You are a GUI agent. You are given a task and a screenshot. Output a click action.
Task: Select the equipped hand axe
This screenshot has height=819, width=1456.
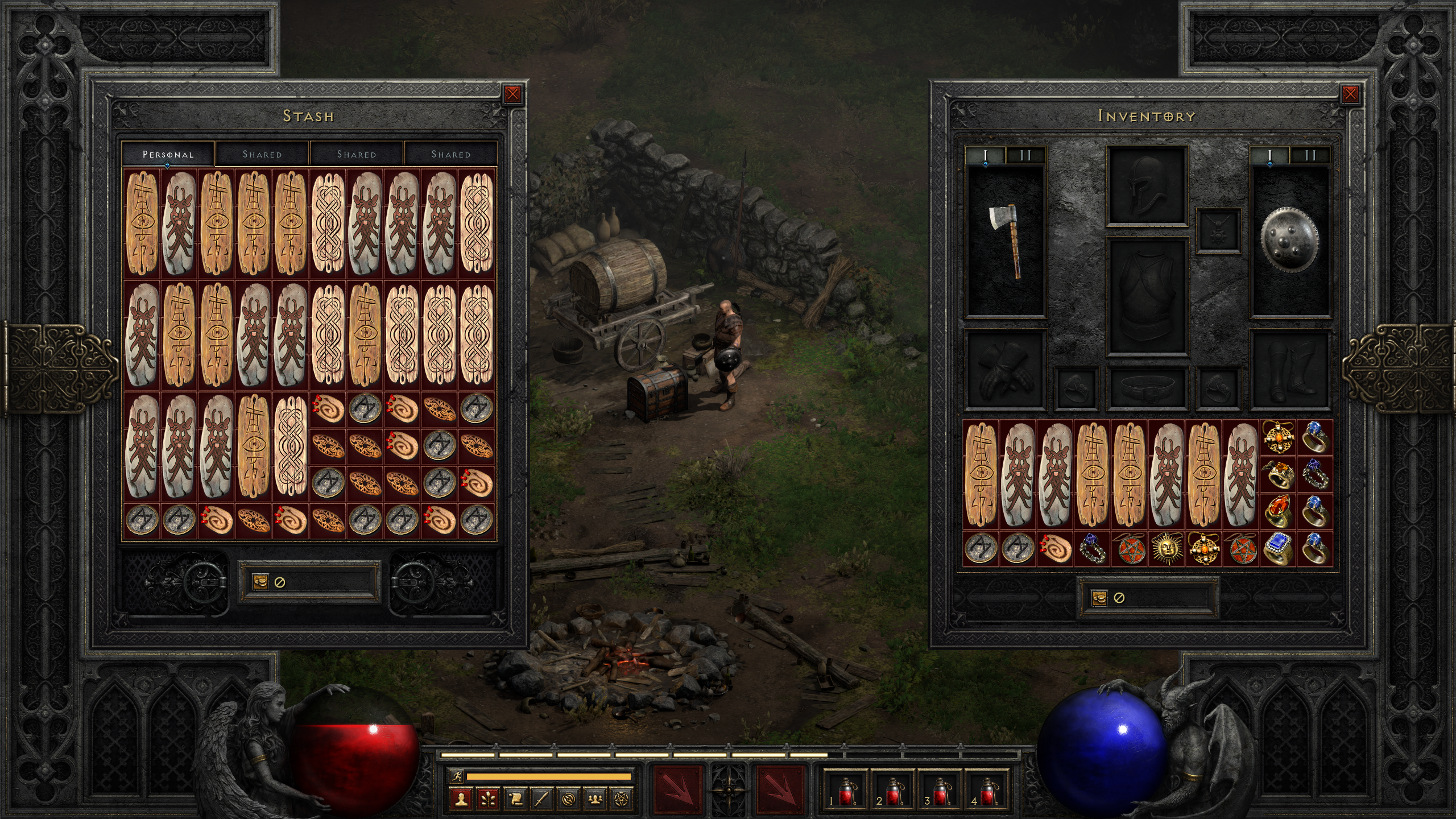1006,241
